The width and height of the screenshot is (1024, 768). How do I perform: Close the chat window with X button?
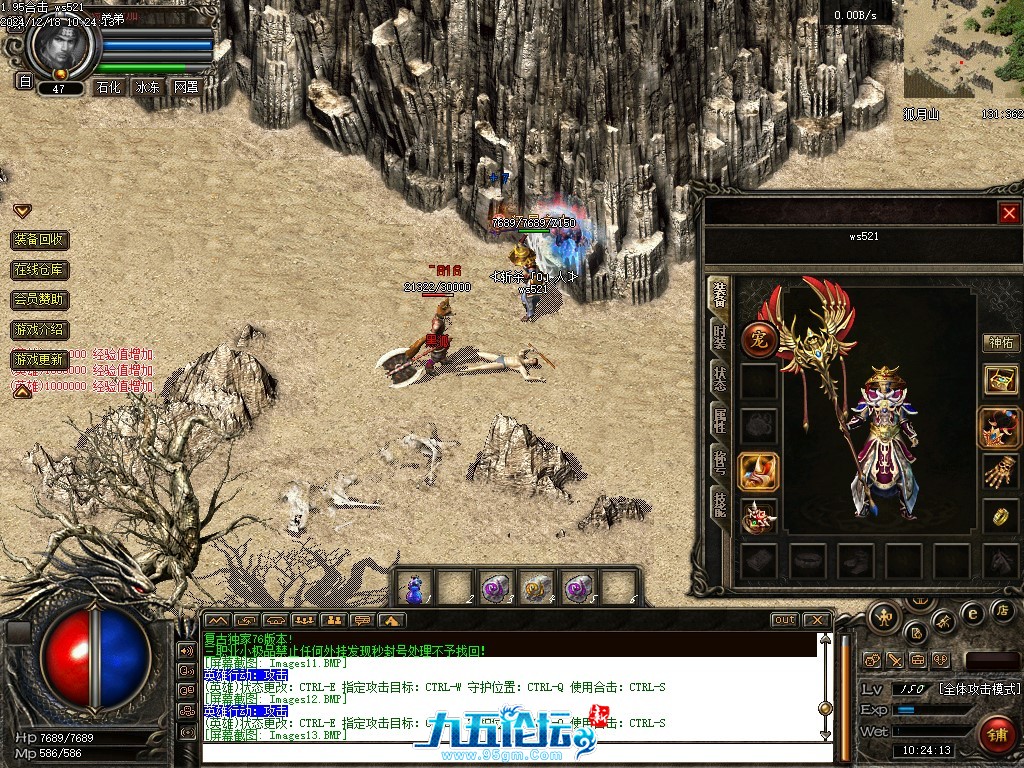pos(816,620)
